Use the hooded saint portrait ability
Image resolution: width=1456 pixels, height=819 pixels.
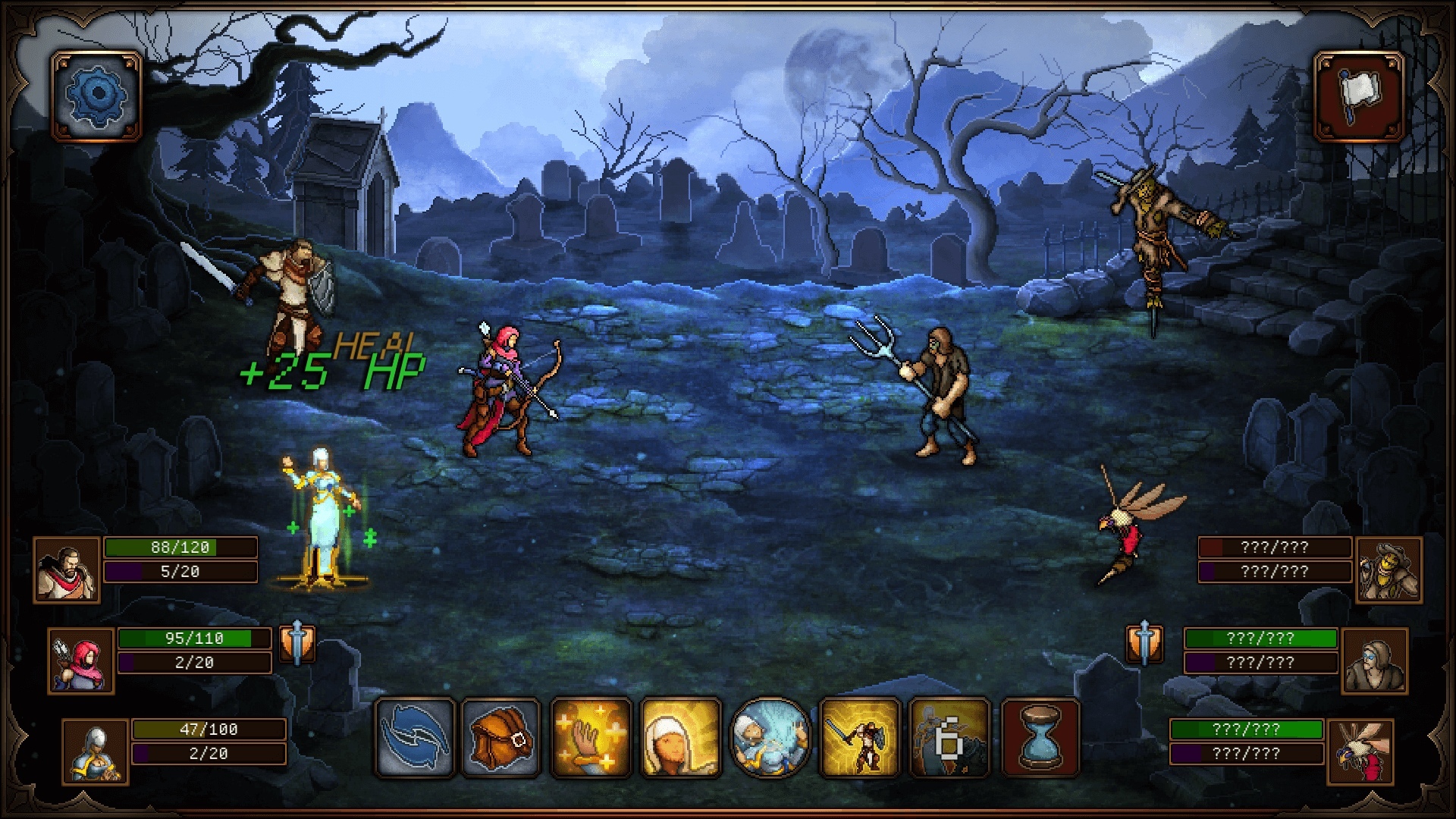coord(680,738)
